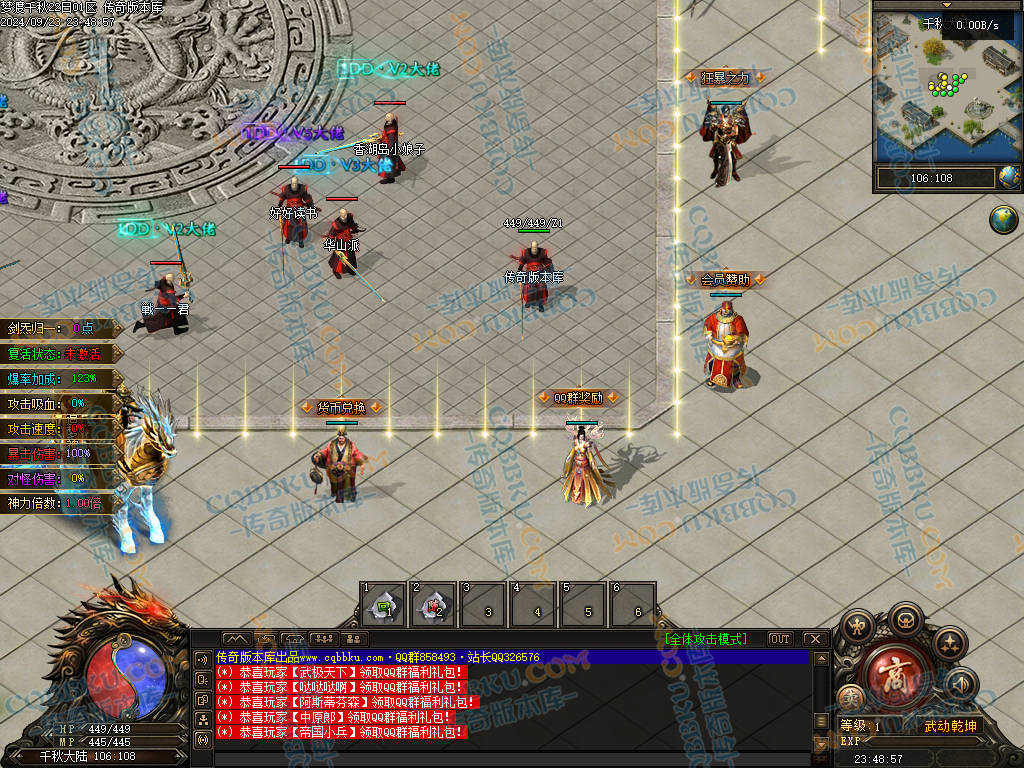Collapse the minimap with the orange arrow

click(947, 5)
